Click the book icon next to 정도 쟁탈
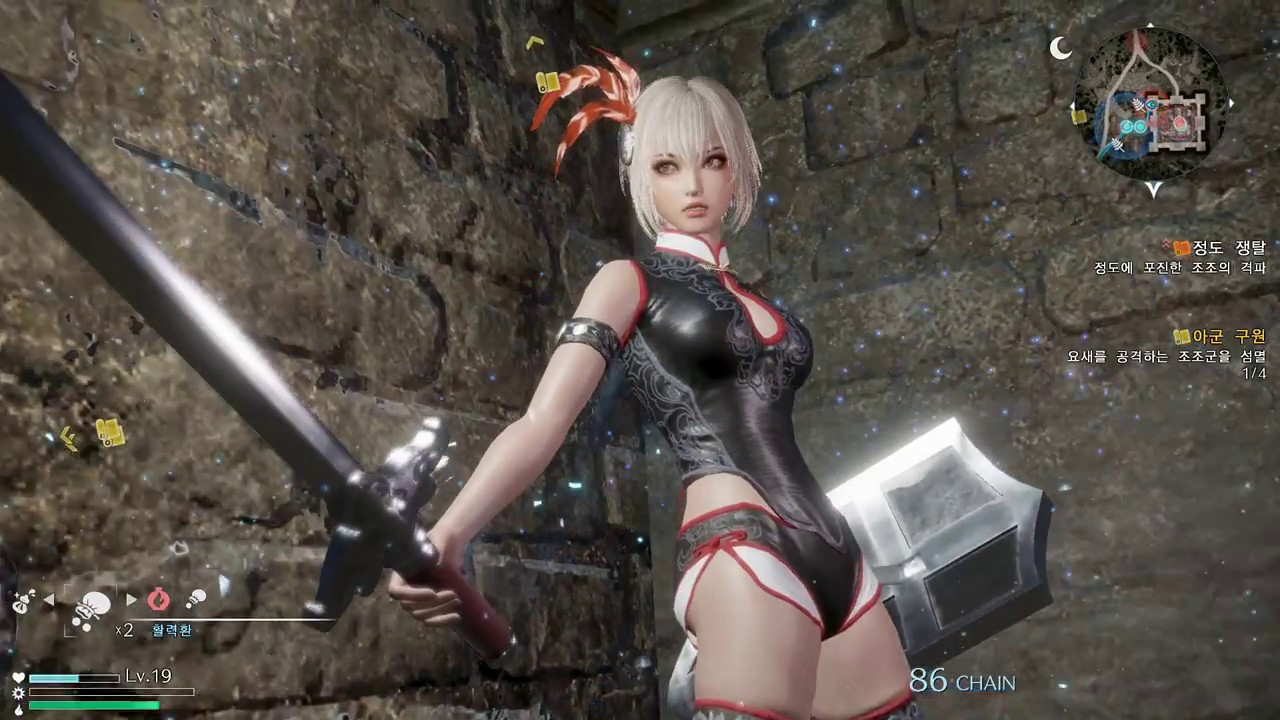Image resolution: width=1280 pixels, height=720 pixels. coord(1180,247)
